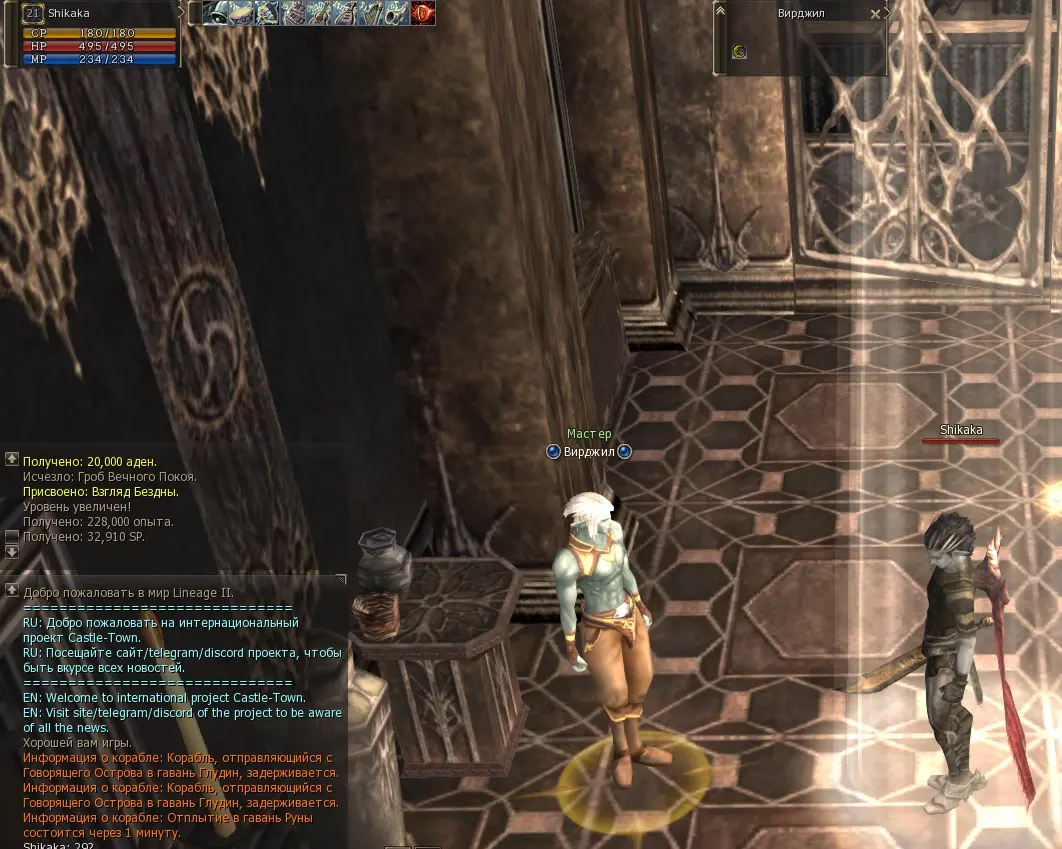Select the harp buff icon
This screenshot has width=1062, height=849.
pyautogui.click(x=371, y=13)
